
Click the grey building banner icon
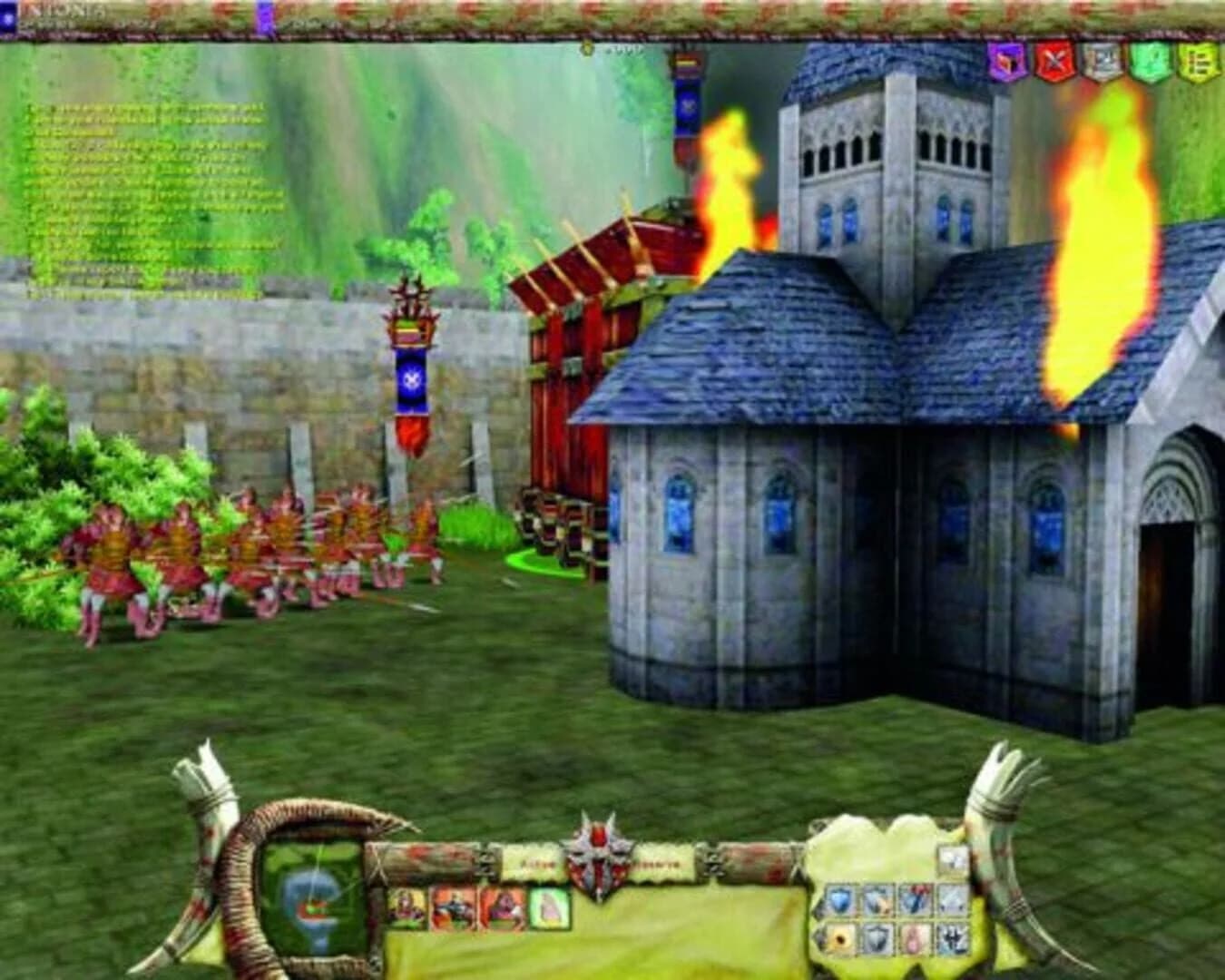(x=1100, y=64)
